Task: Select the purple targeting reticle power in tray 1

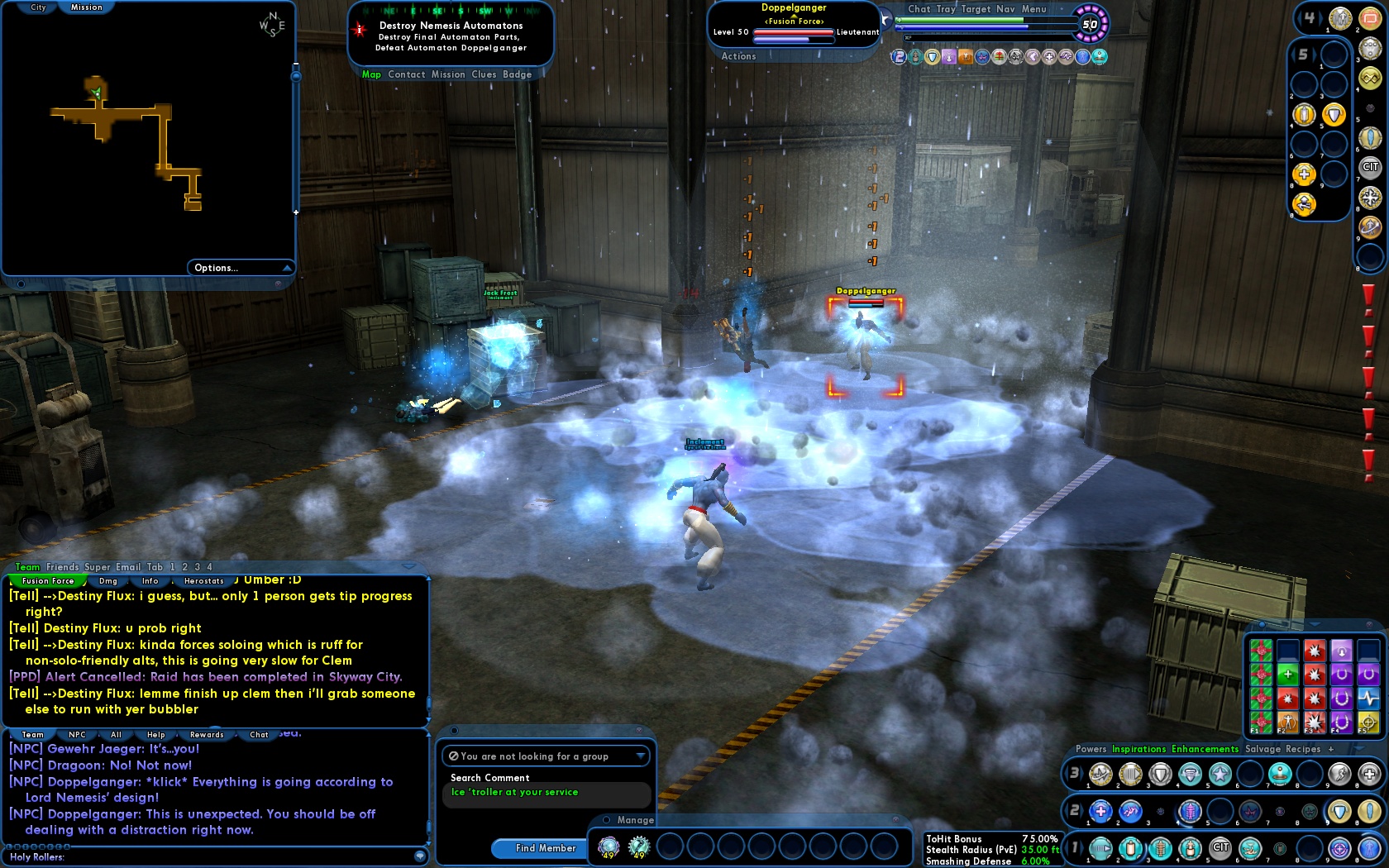Action: (1339, 848)
